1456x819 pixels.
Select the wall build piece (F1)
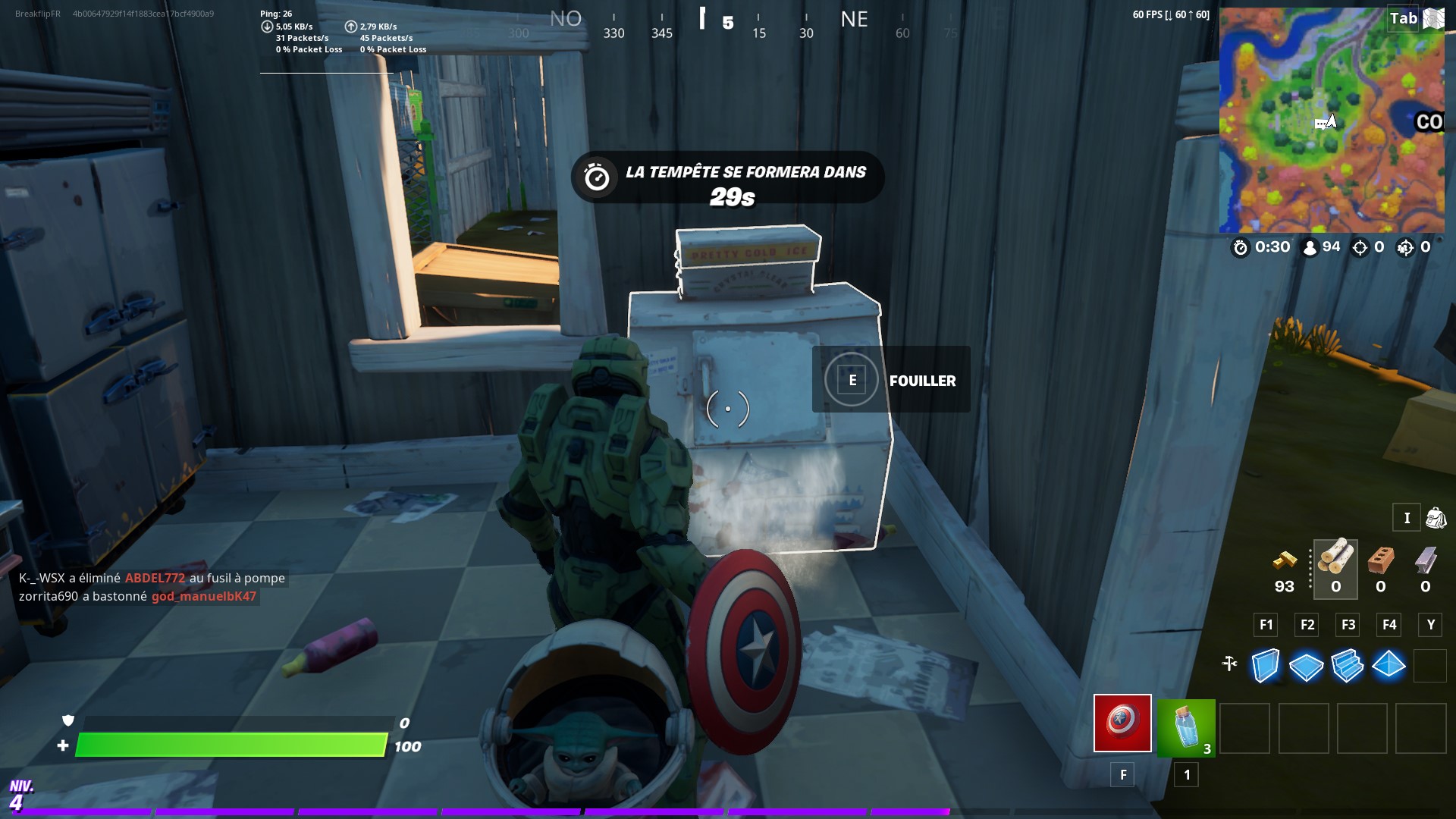1266,667
